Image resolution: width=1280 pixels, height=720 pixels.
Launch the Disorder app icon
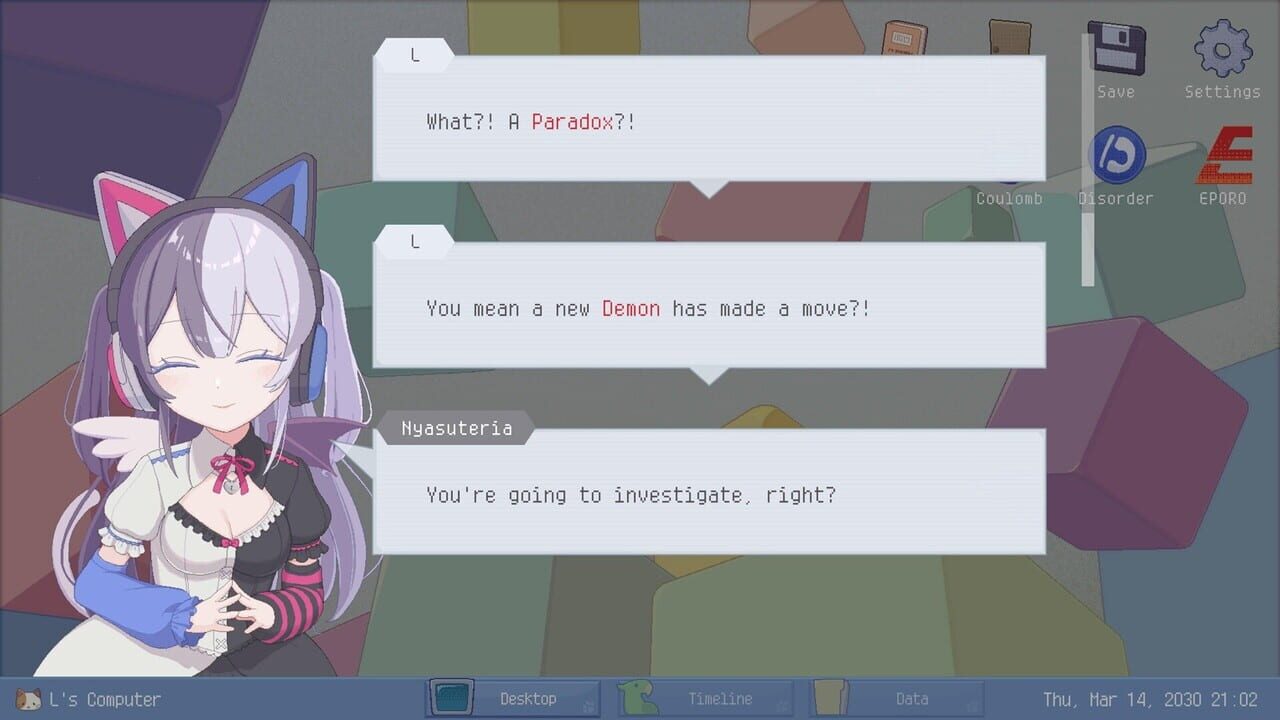(x=1116, y=155)
